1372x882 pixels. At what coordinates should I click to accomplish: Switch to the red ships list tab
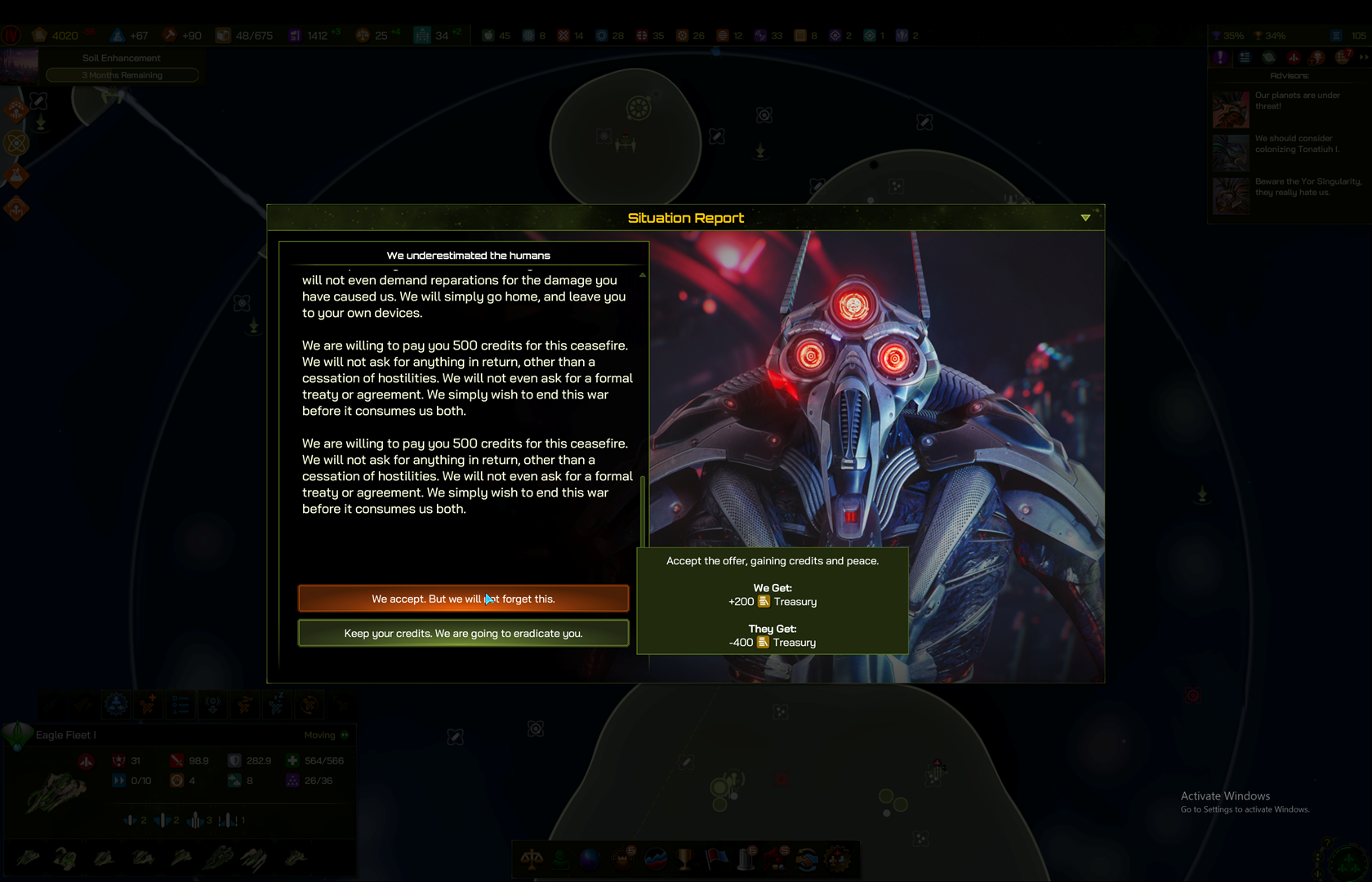1294,57
